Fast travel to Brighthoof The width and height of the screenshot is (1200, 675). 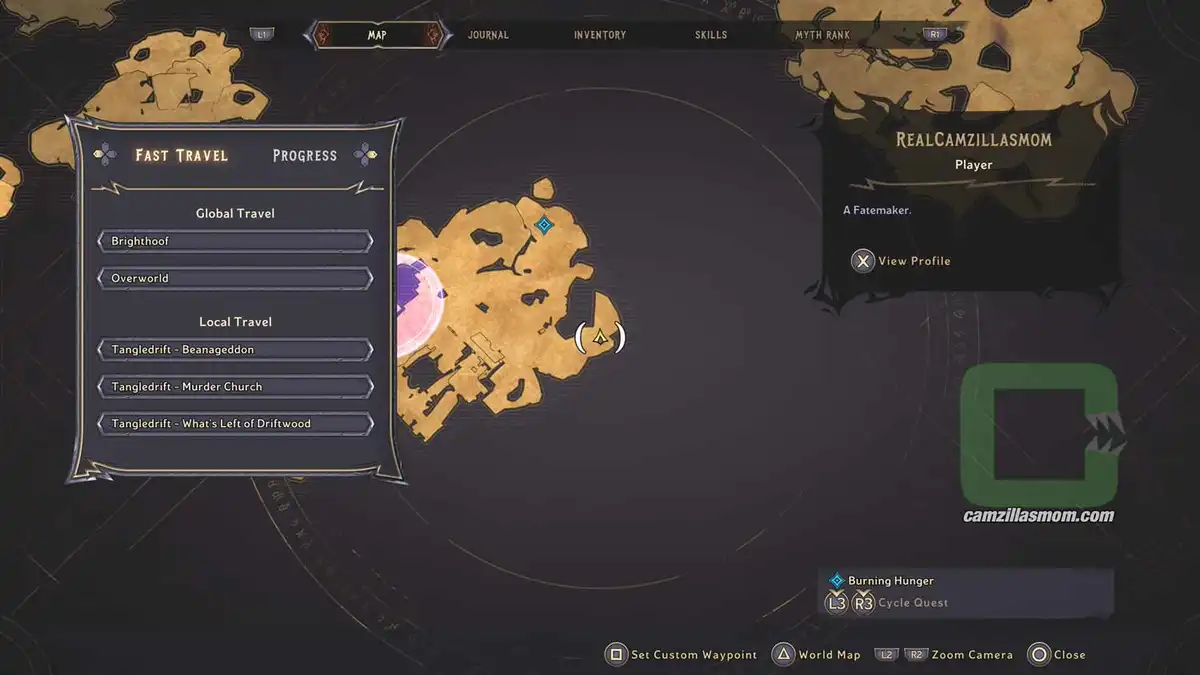pos(235,241)
